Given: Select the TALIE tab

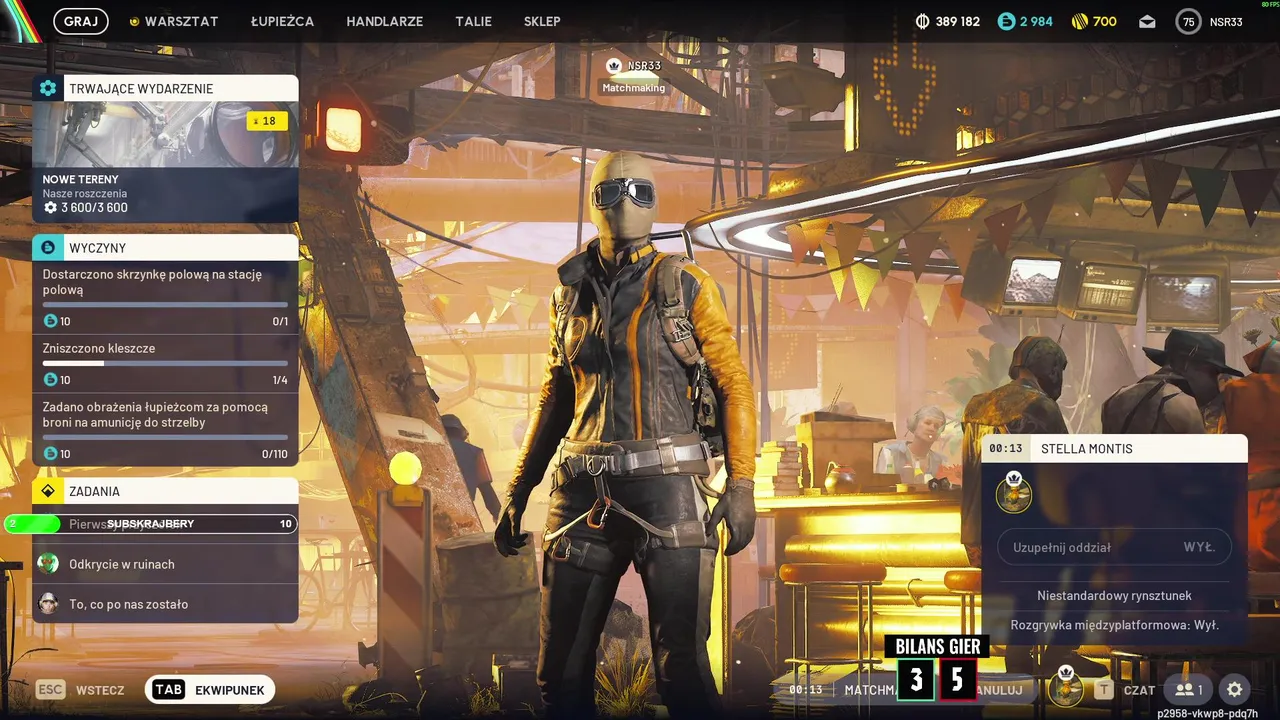Looking at the screenshot, I should click(473, 21).
